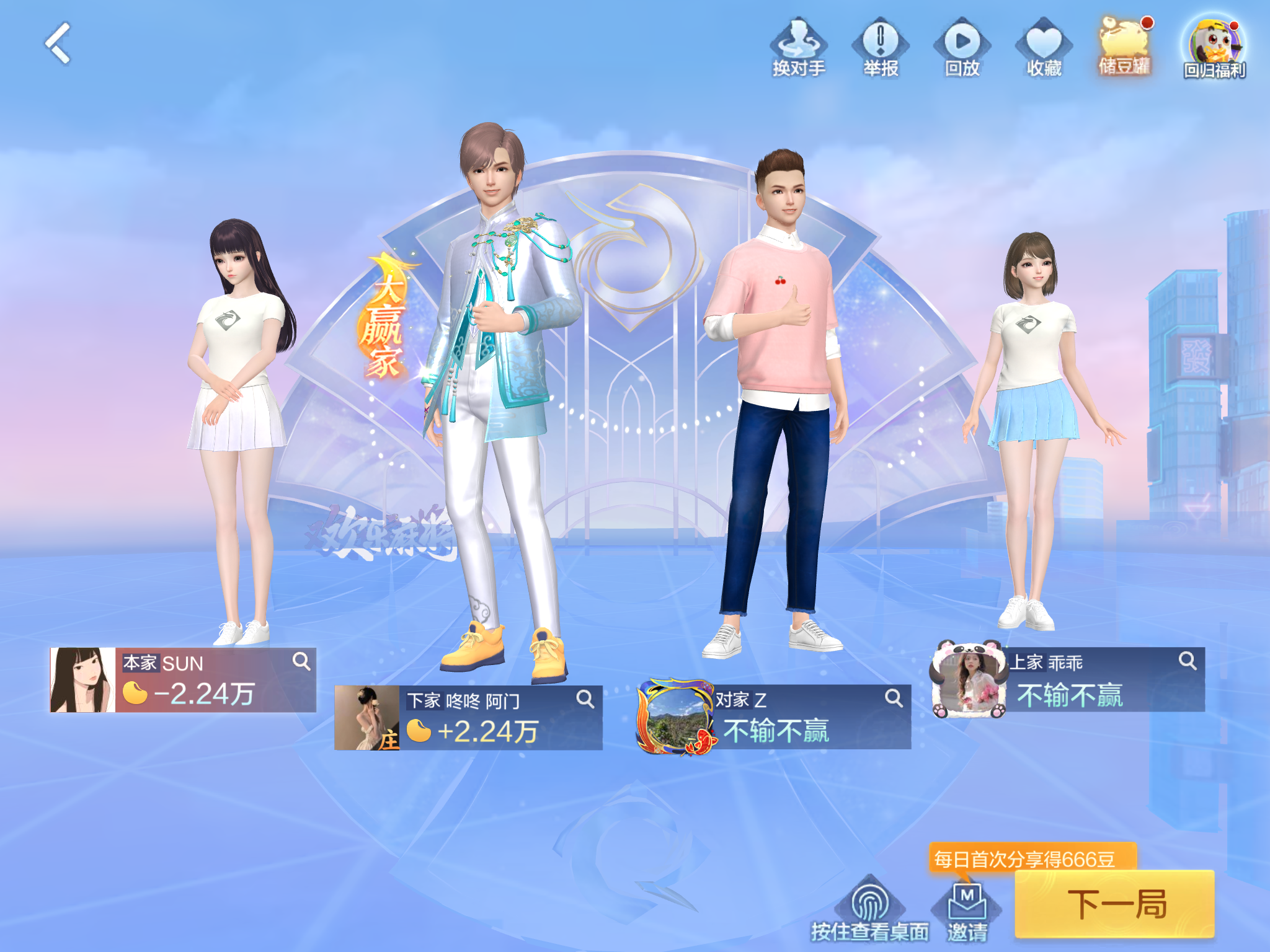
Task: Tap the 每日首次分享得666豆 share tip
Action: tap(1032, 859)
